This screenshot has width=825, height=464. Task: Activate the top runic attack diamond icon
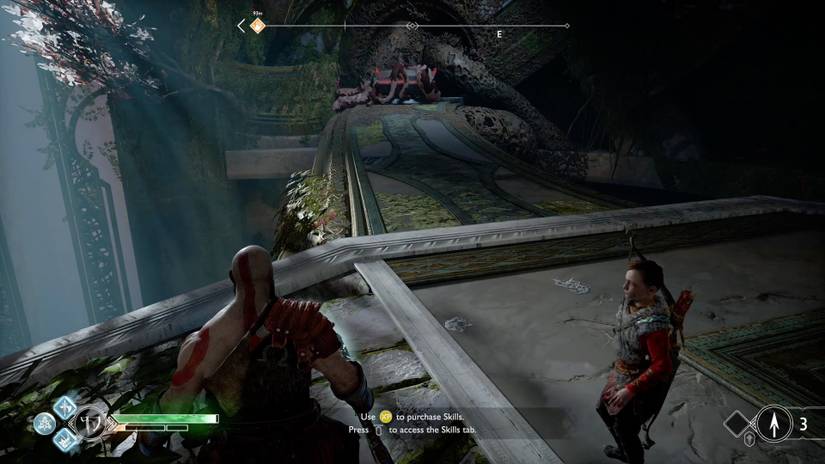coord(65,406)
